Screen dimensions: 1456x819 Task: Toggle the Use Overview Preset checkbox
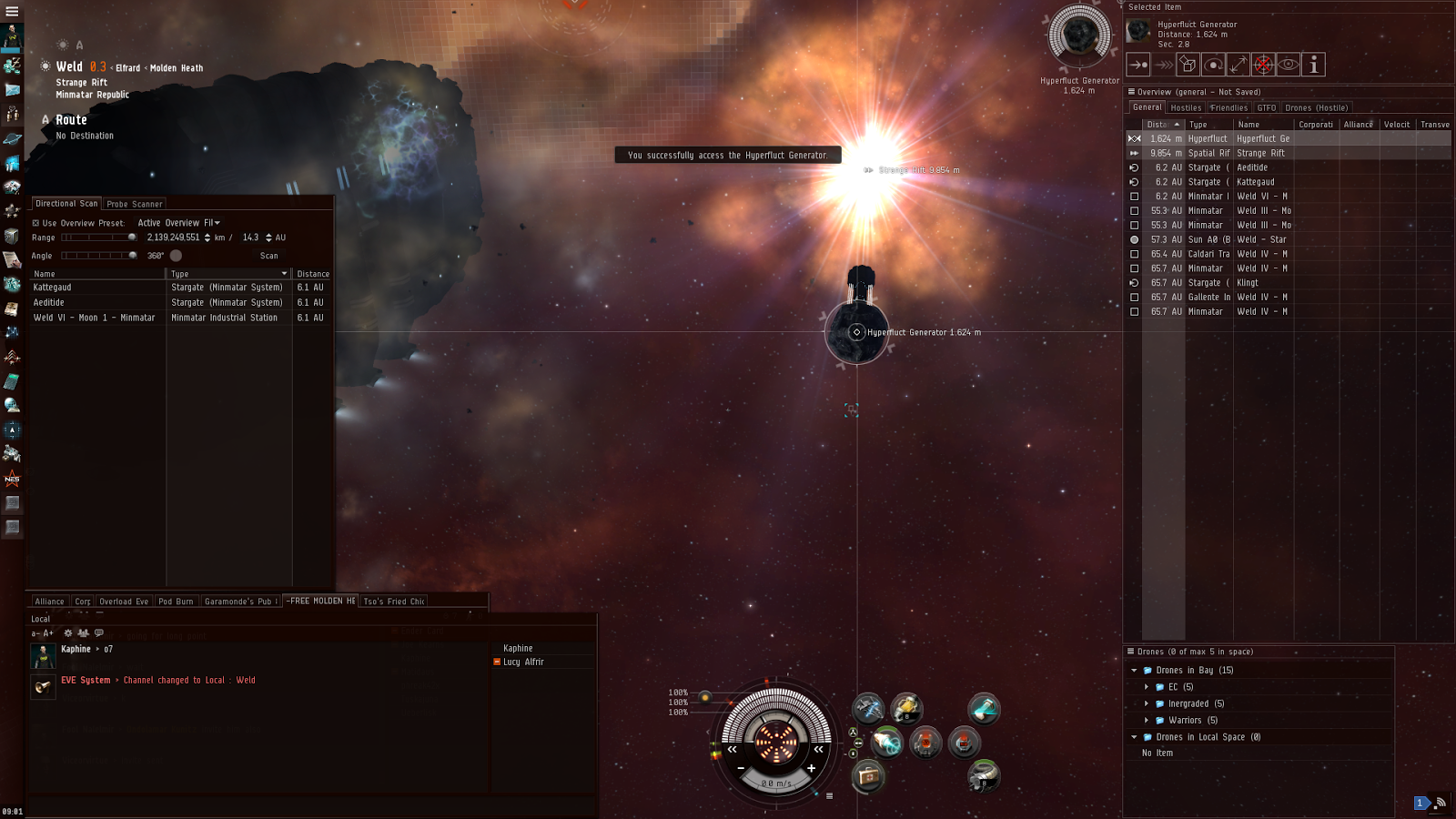click(36, 223)
